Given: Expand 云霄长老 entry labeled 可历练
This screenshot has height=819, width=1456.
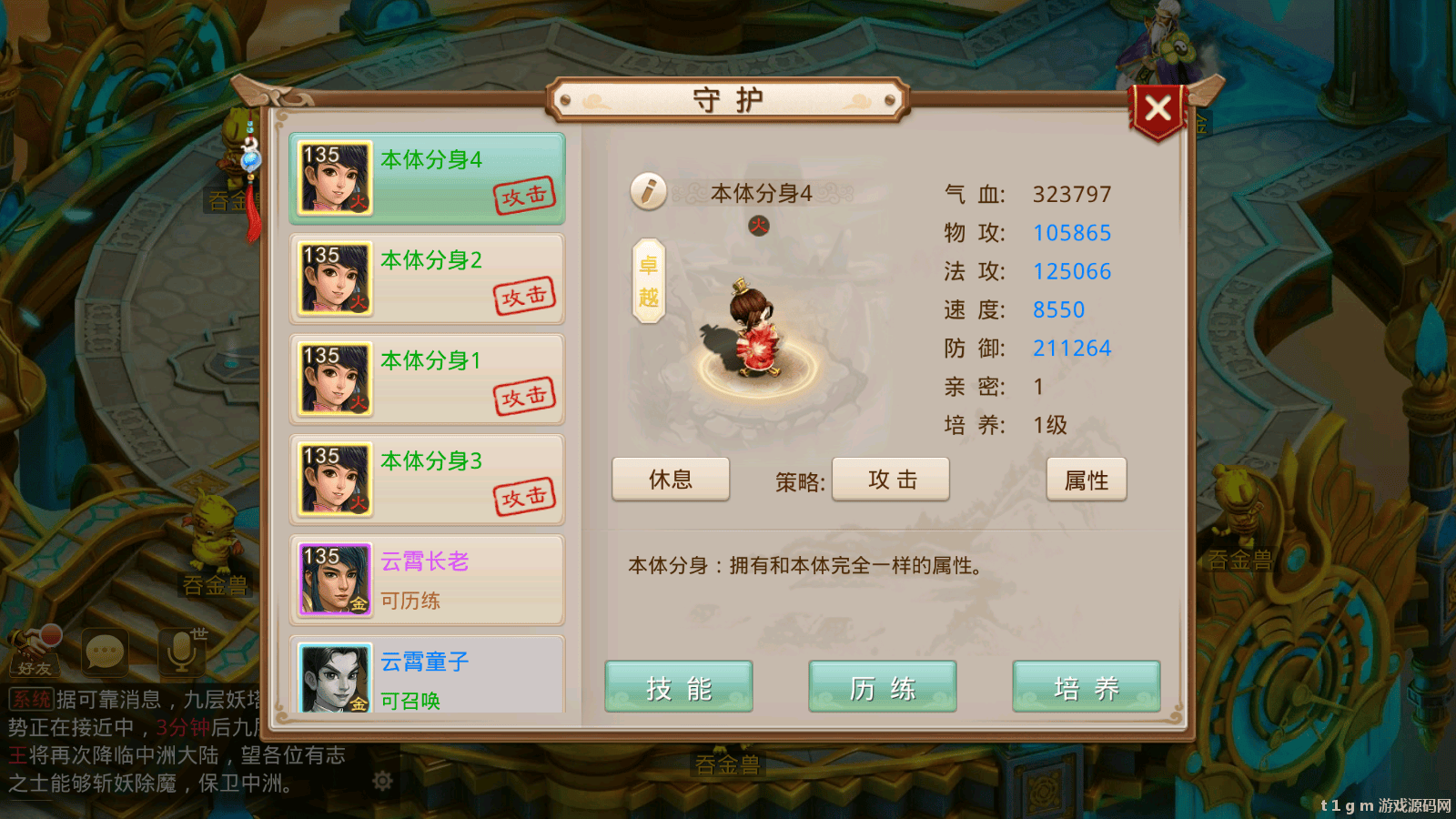Looking at the screenshot, I should point(426,580).
